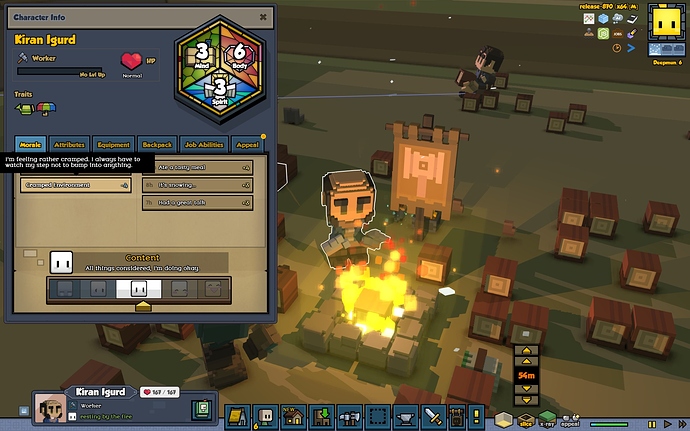This screenshot has width=690, height=431.
Task: Open the crossed swords combat menu
Action: point(433,415)
